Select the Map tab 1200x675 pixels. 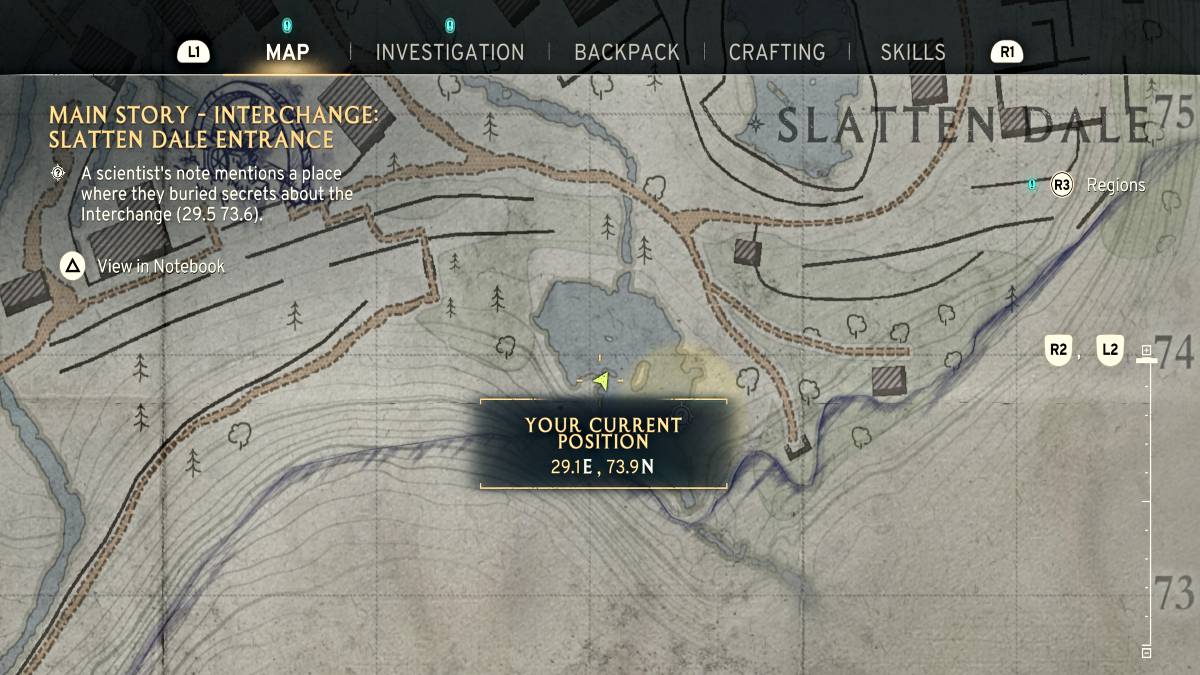point(287,52)
